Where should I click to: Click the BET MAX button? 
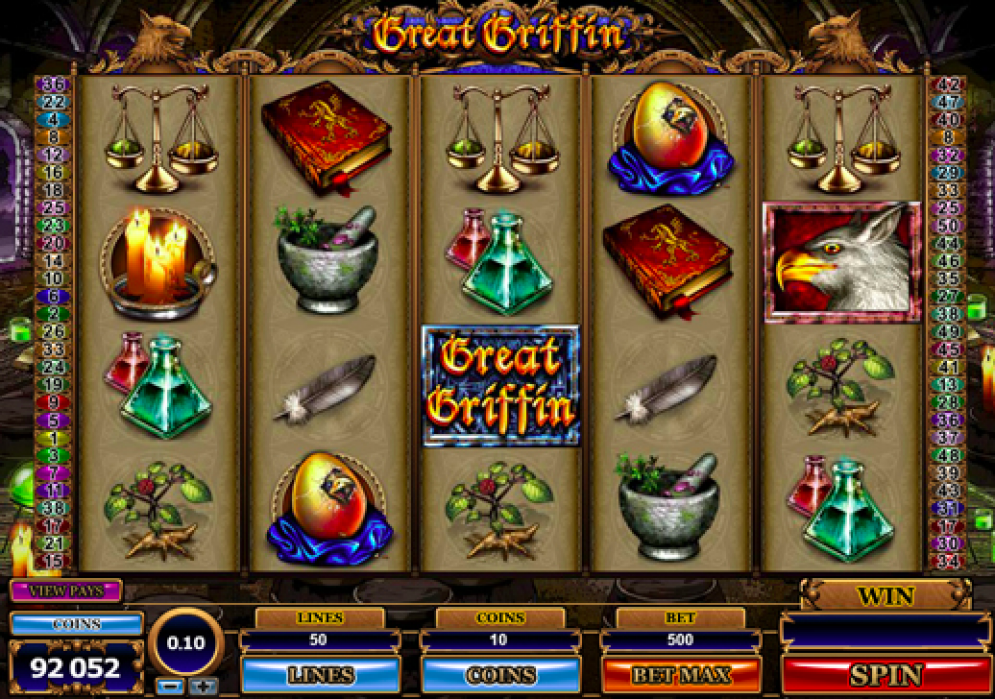pyautogui.click(x=680, y=674)
